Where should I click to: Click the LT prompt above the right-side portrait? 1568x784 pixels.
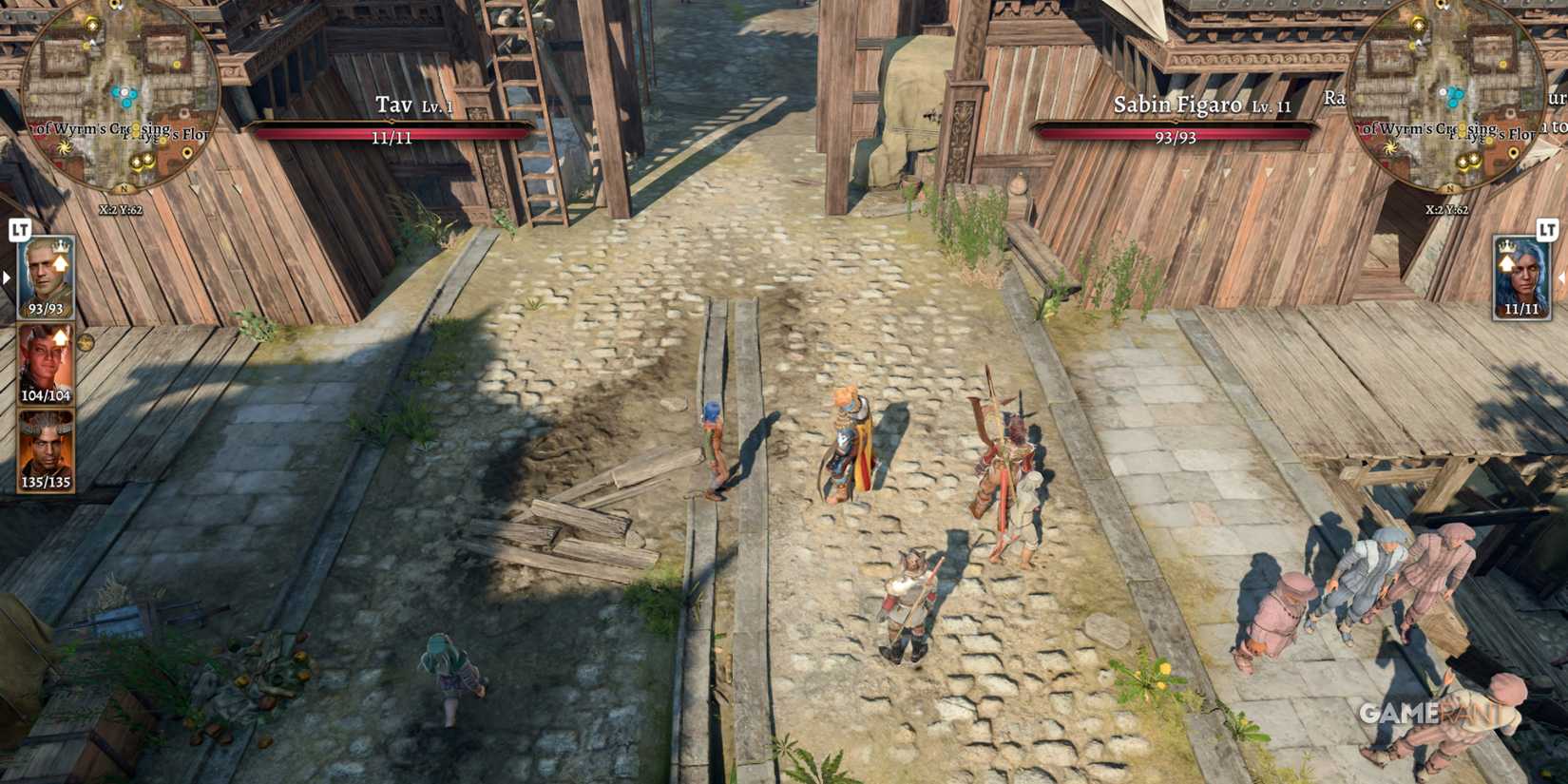point(1546,231)
